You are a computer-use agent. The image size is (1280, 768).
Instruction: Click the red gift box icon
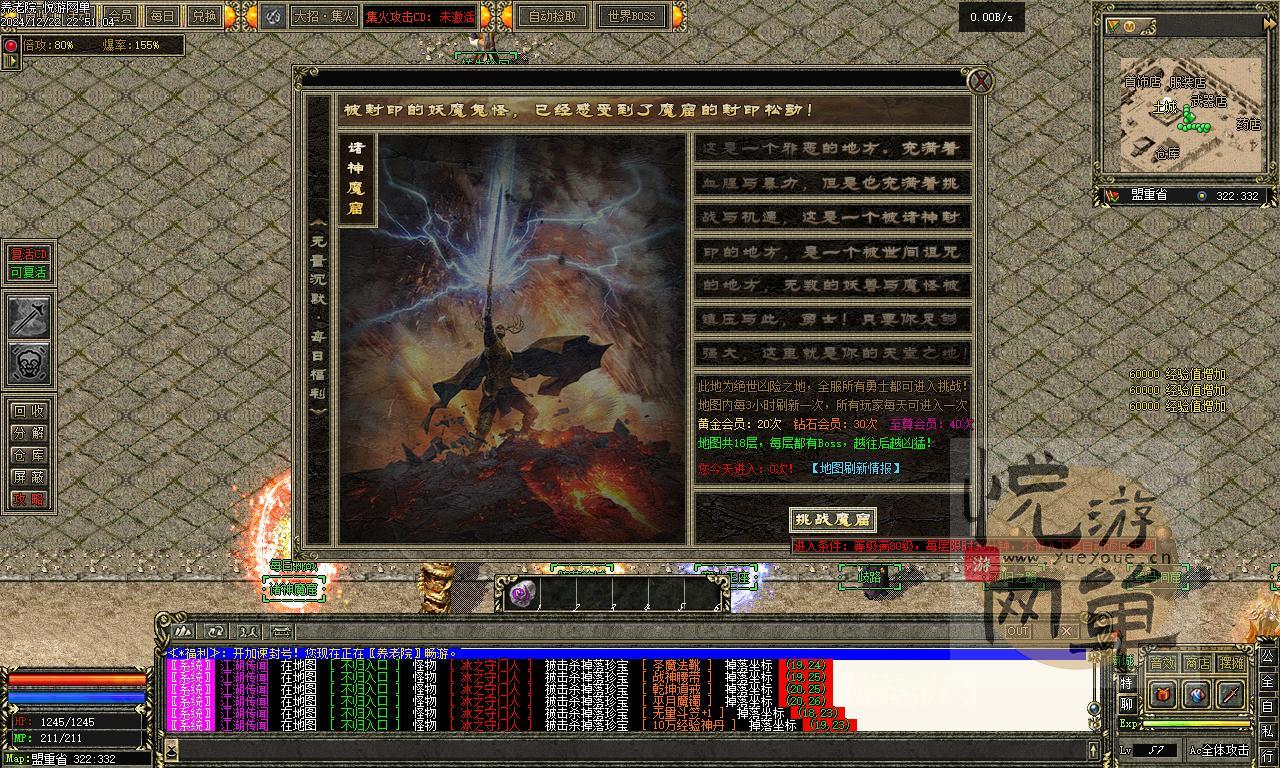(x=1162, y=694)
